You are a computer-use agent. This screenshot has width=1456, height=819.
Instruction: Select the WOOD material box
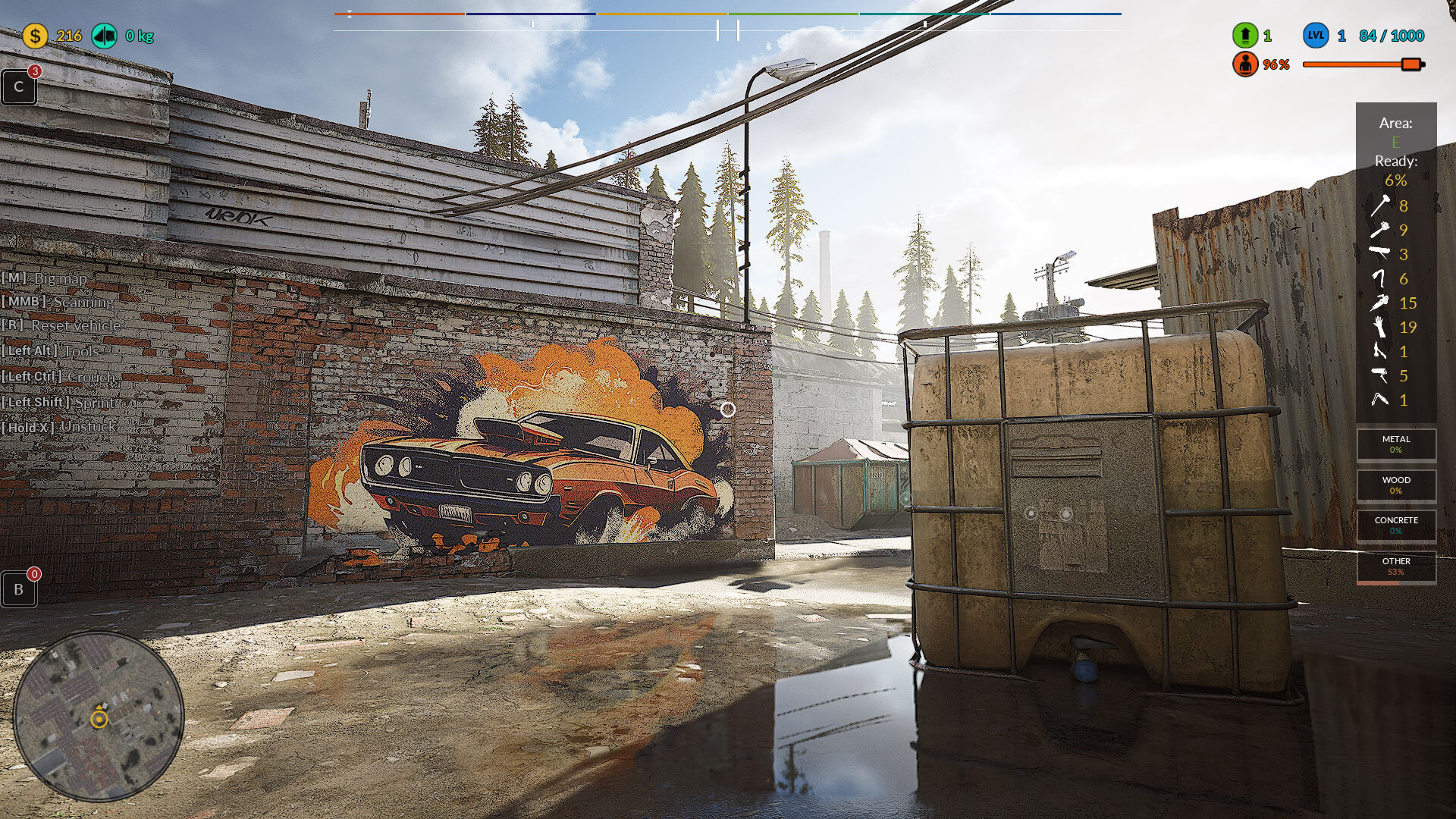click(1395, 485)
